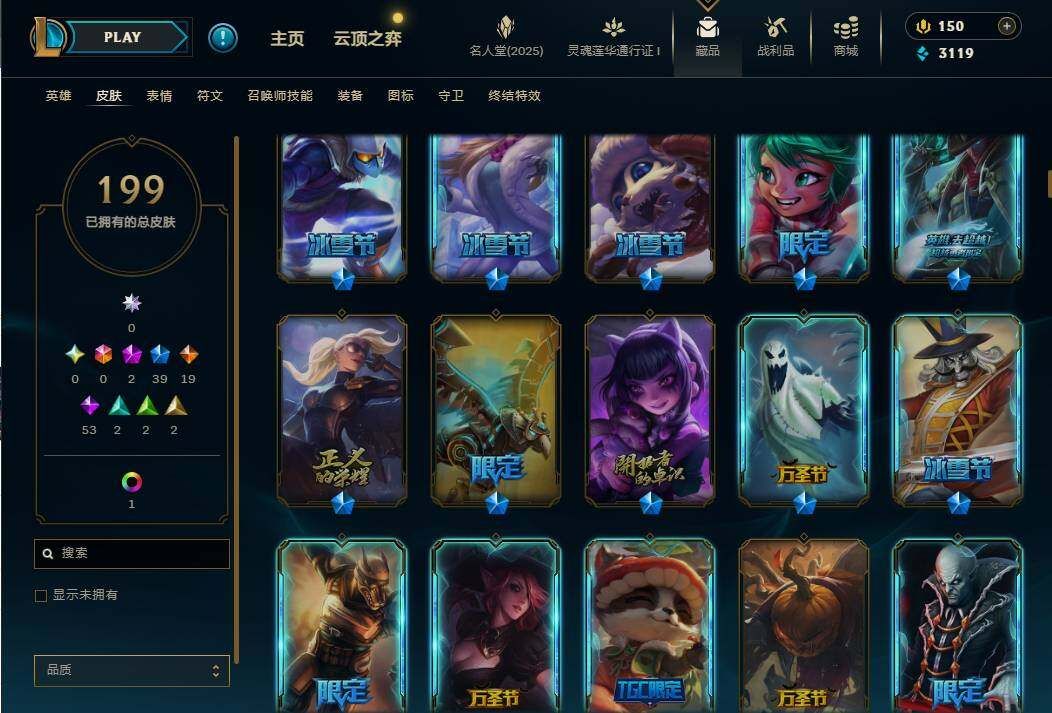Switch to the 英雄 champions tab

pyautogui.click(x=58, y=96)
